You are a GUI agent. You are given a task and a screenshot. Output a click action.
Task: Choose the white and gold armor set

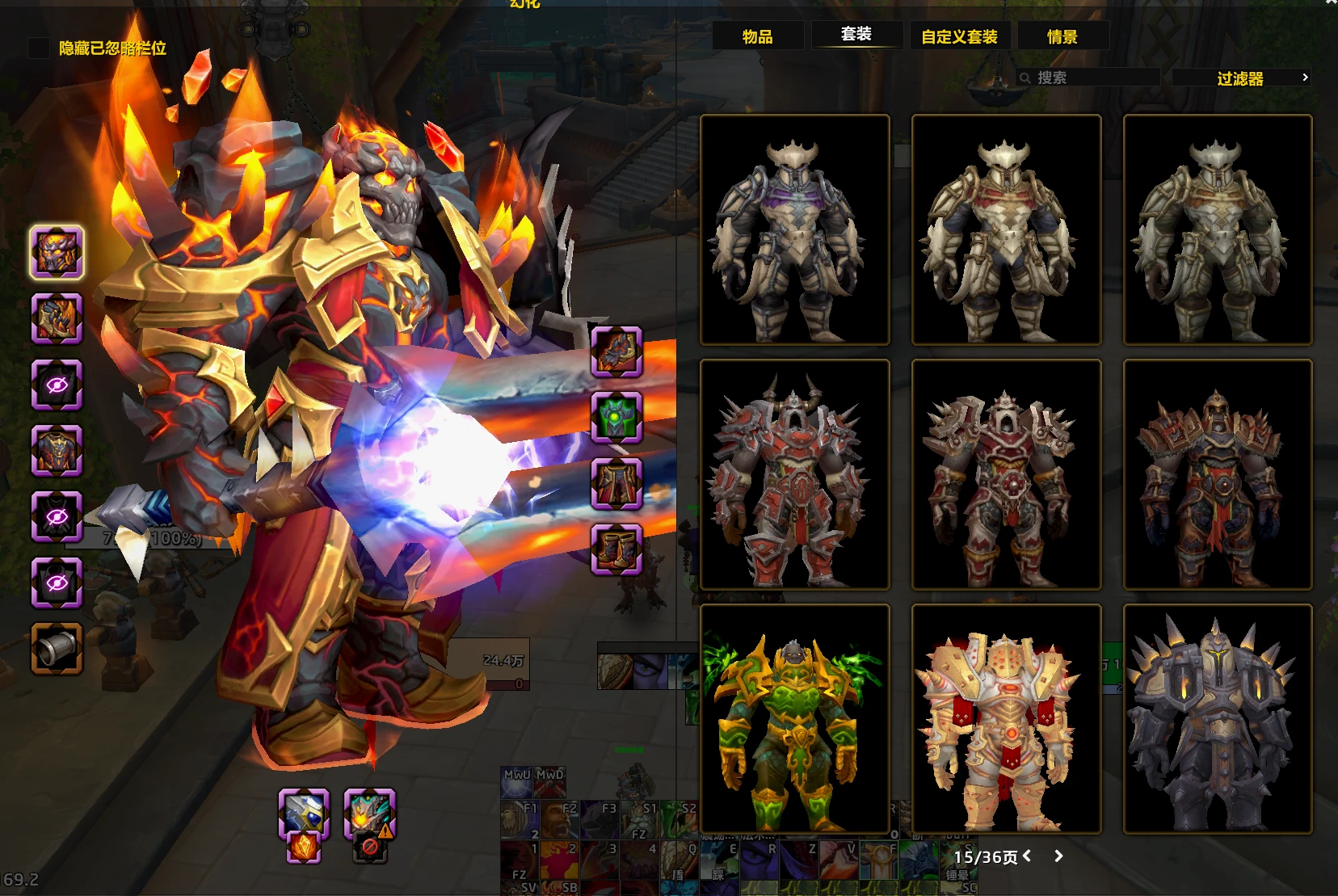1006,719
